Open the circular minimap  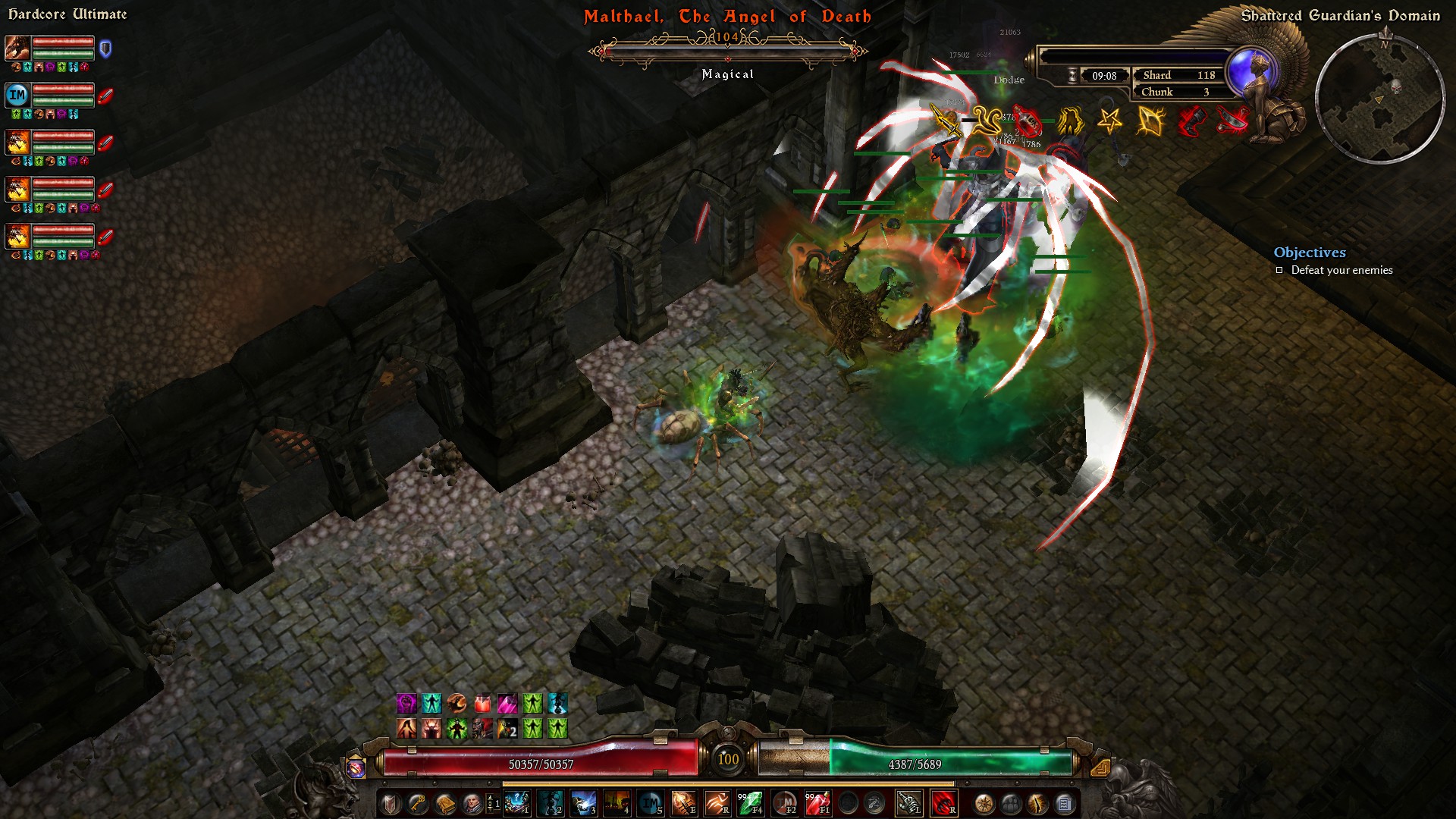(1379, 99)
